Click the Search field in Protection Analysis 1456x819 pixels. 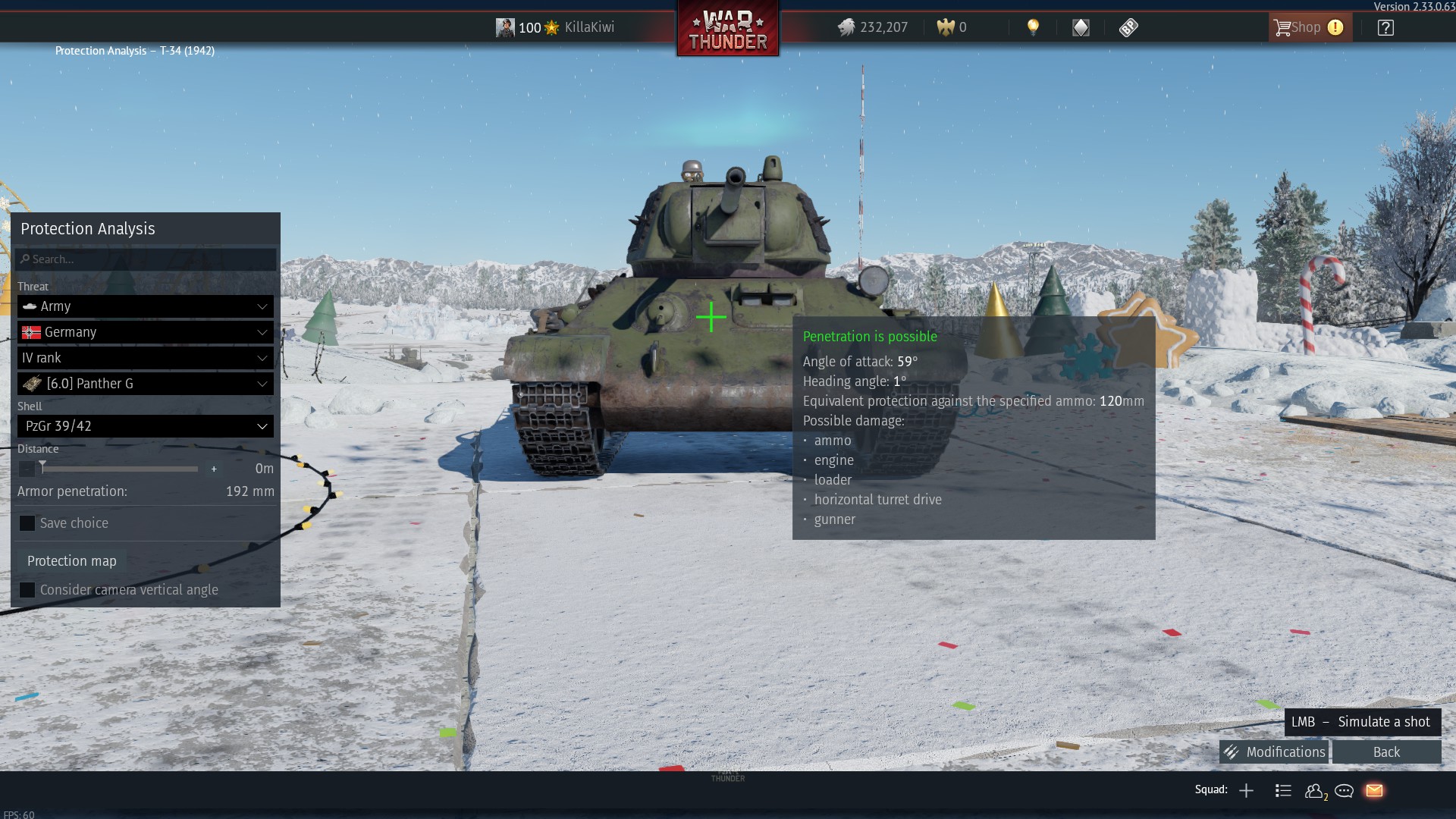[145, 259]
